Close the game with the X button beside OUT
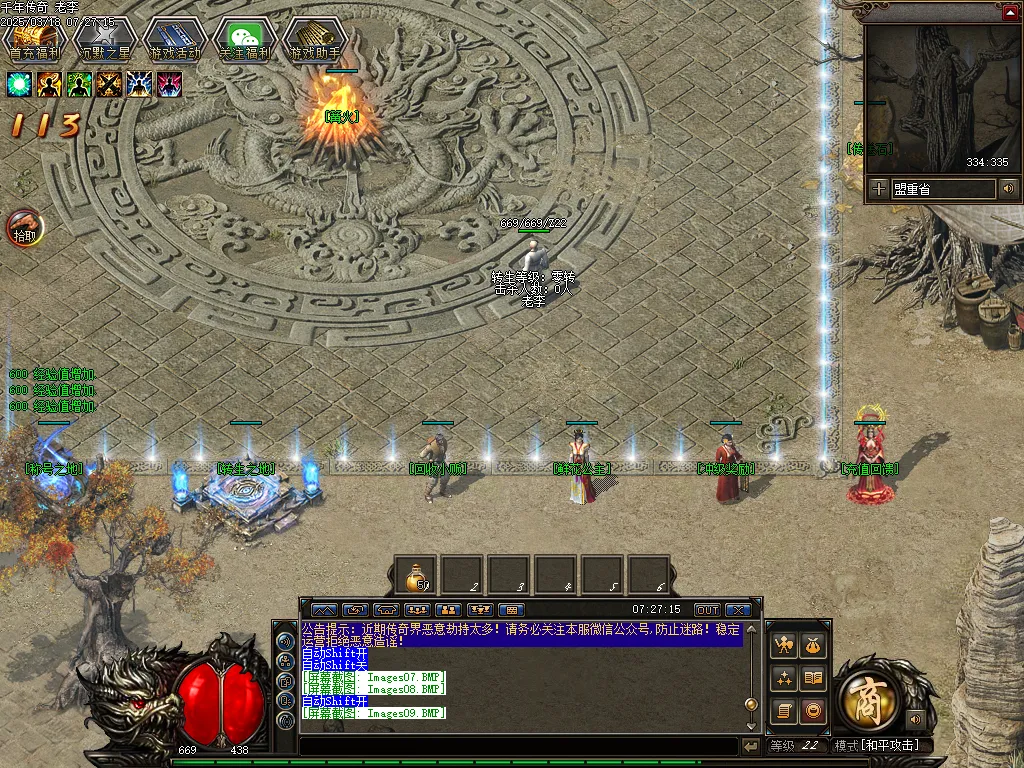This screenshot has height=768, width=1024. tap(738, 610)
